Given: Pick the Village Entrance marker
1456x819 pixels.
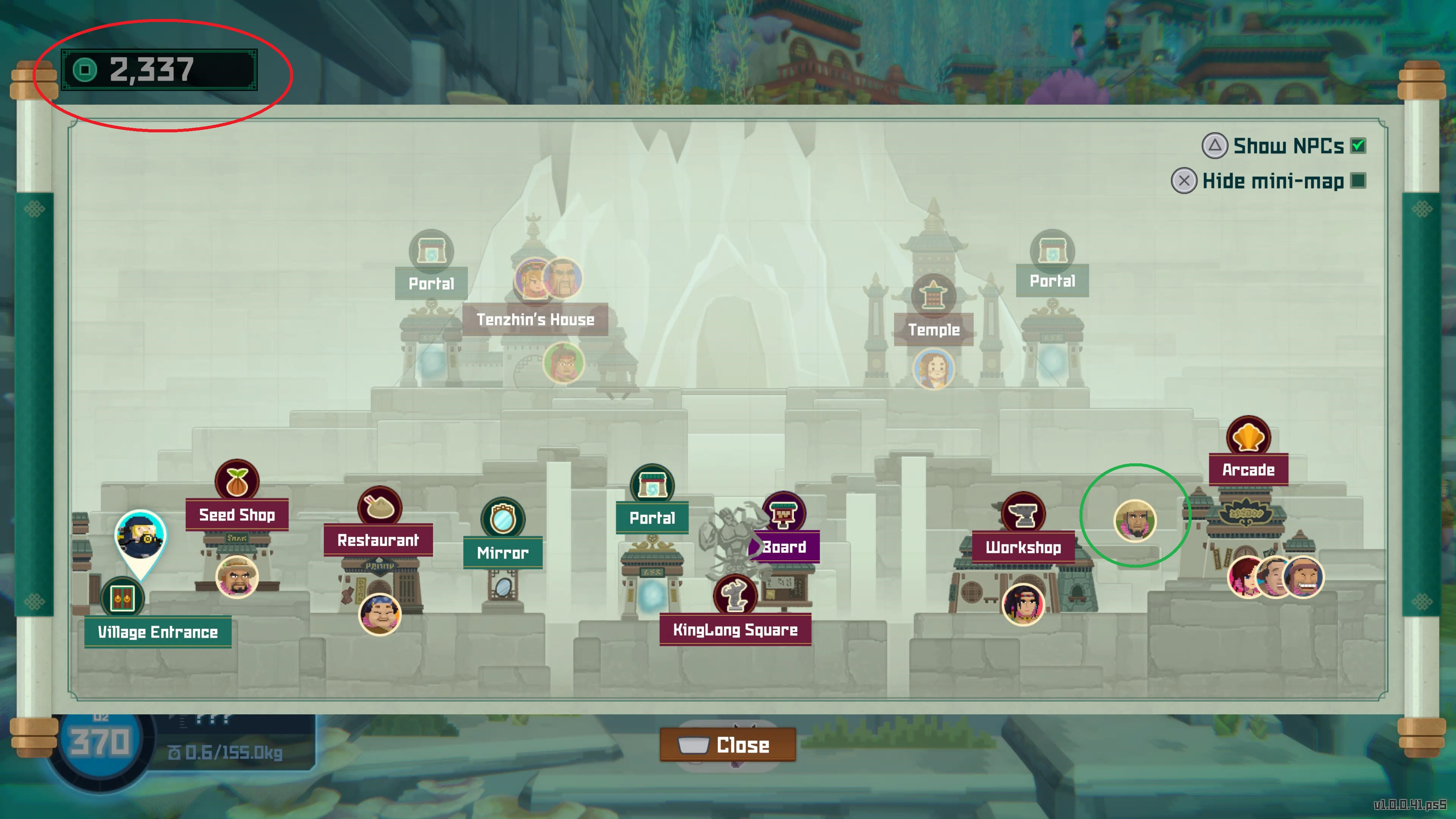Looking at the screenshot, I should 122,598.
